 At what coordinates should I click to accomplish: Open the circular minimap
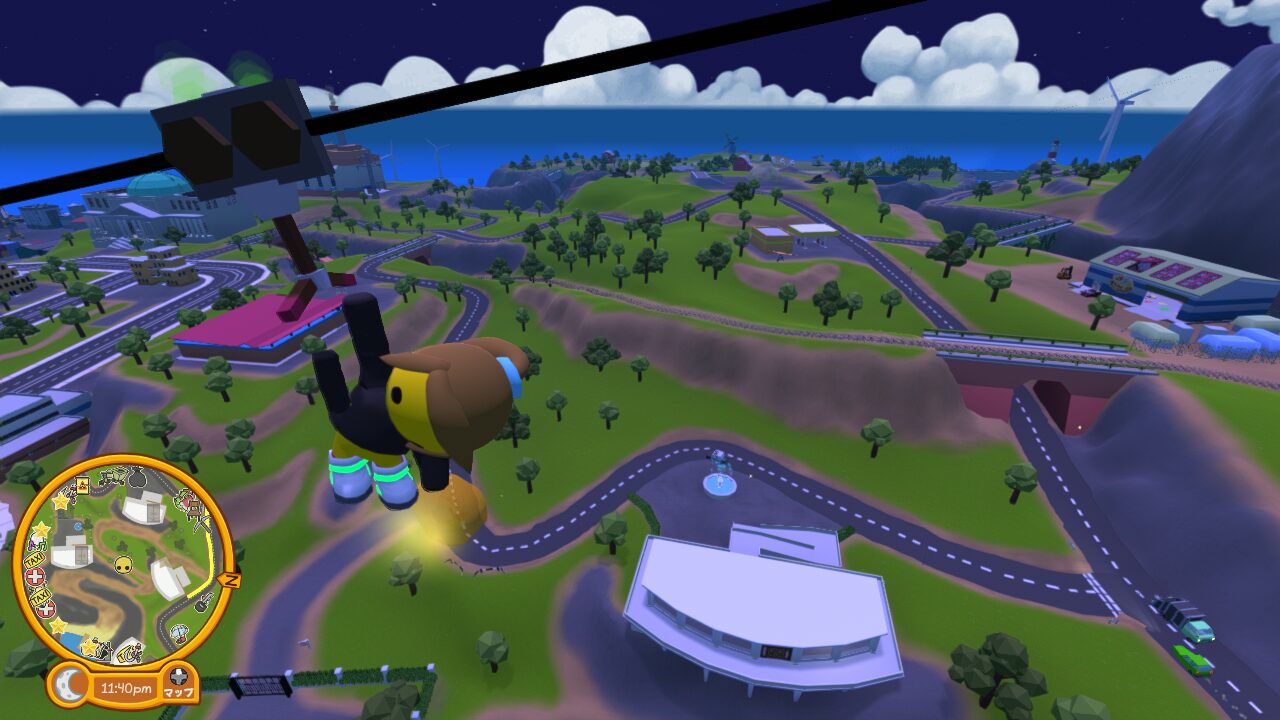coord(123,565)
